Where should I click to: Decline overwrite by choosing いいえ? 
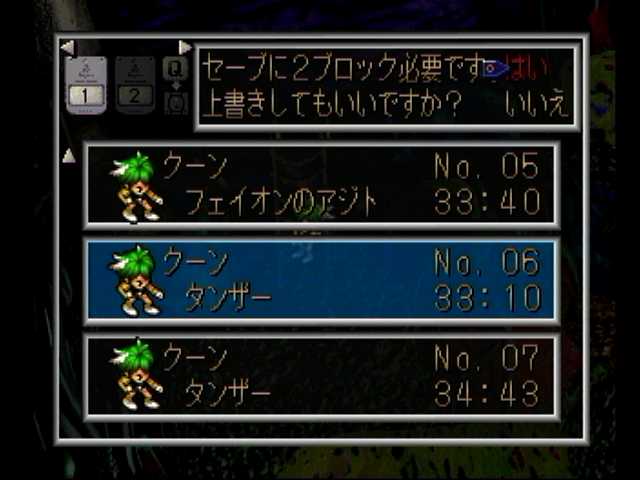(x=538, y=104)
